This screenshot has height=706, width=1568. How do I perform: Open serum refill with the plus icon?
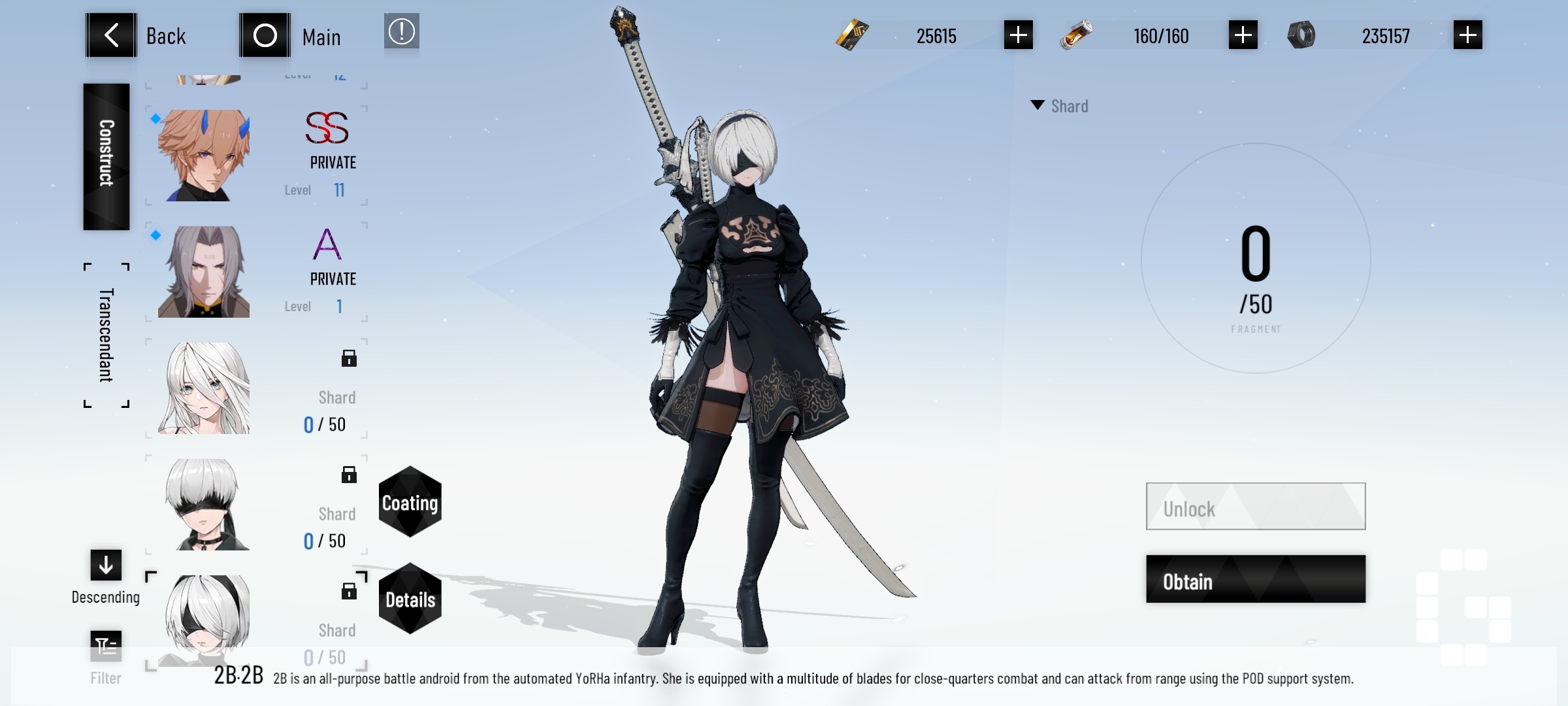(x=1243, y=36)
